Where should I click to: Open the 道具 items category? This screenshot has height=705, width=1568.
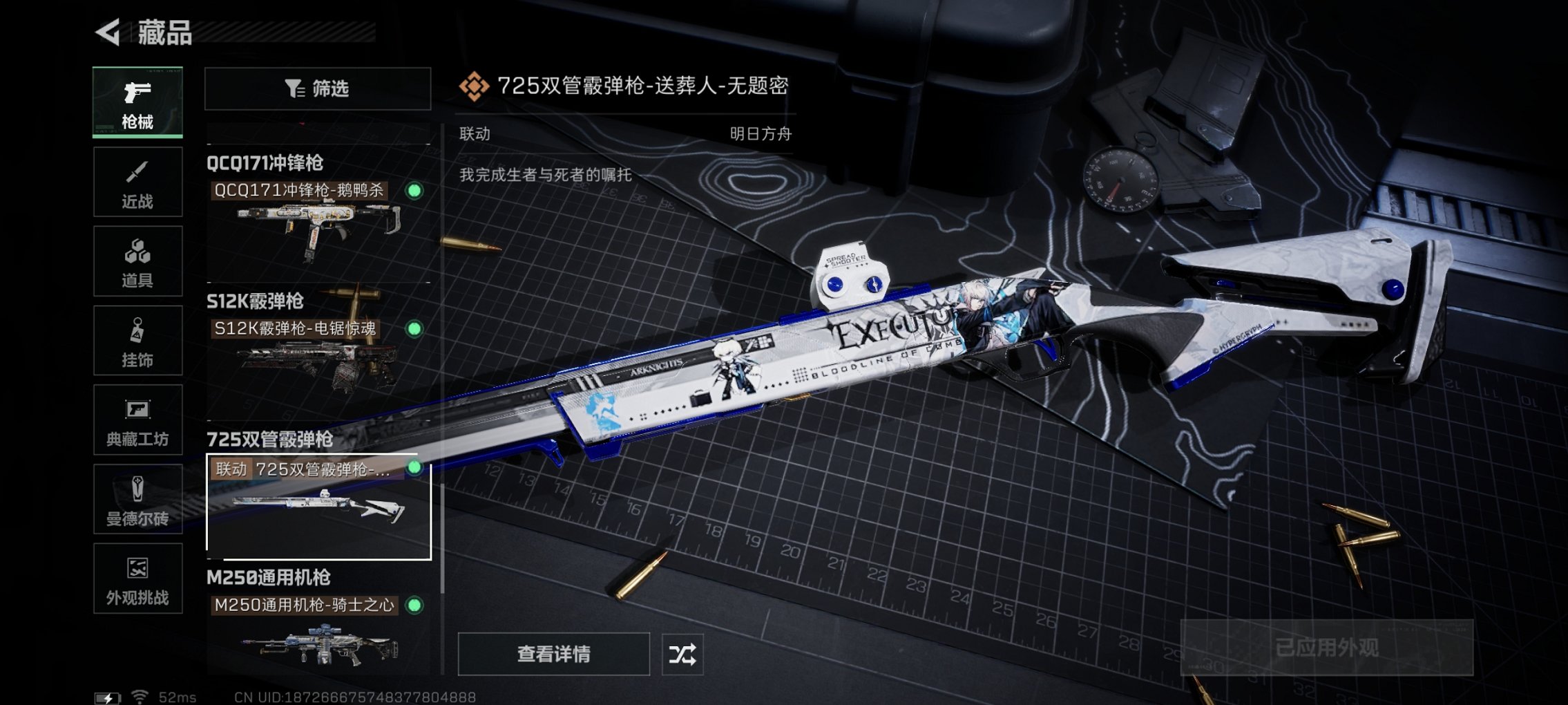tap(137, 261)
